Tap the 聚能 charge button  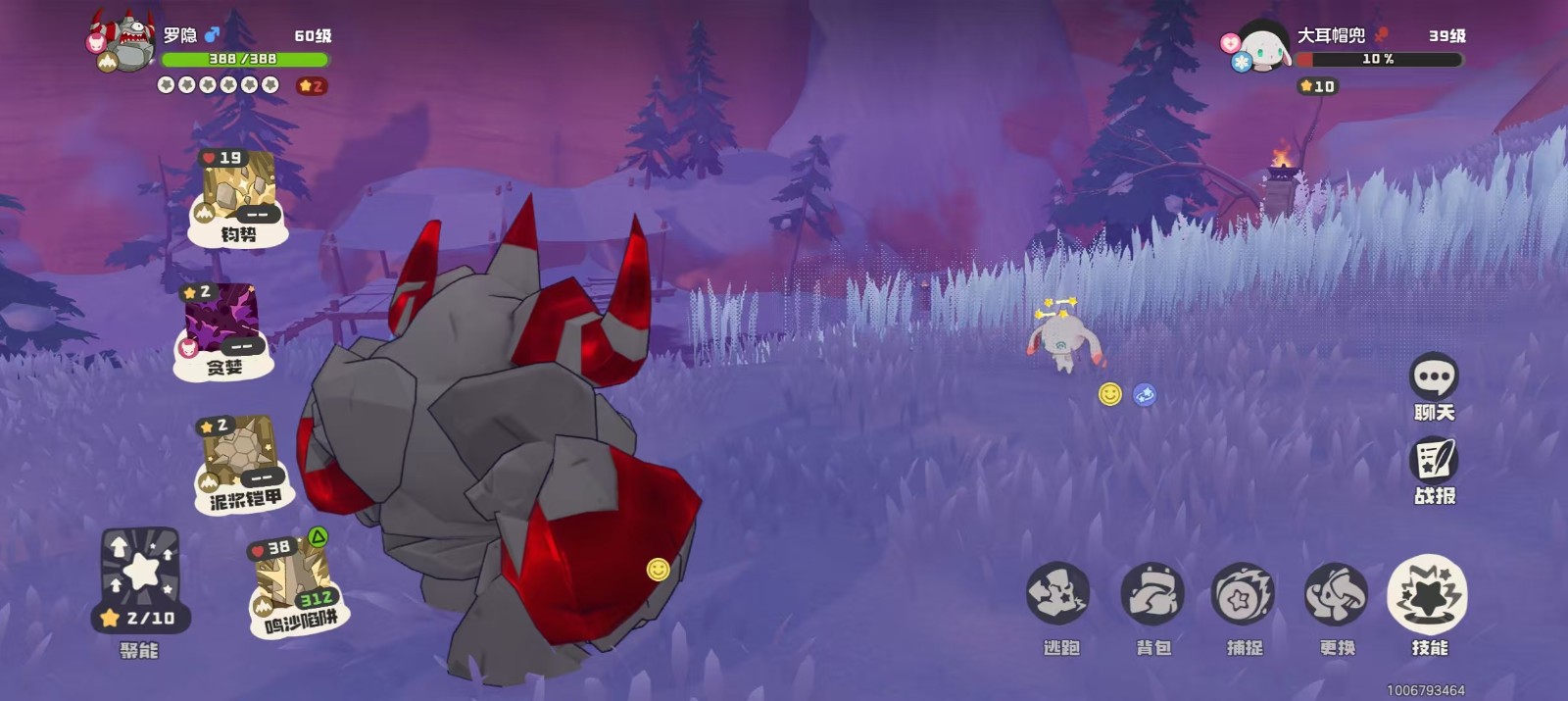[x=141, y=580]
